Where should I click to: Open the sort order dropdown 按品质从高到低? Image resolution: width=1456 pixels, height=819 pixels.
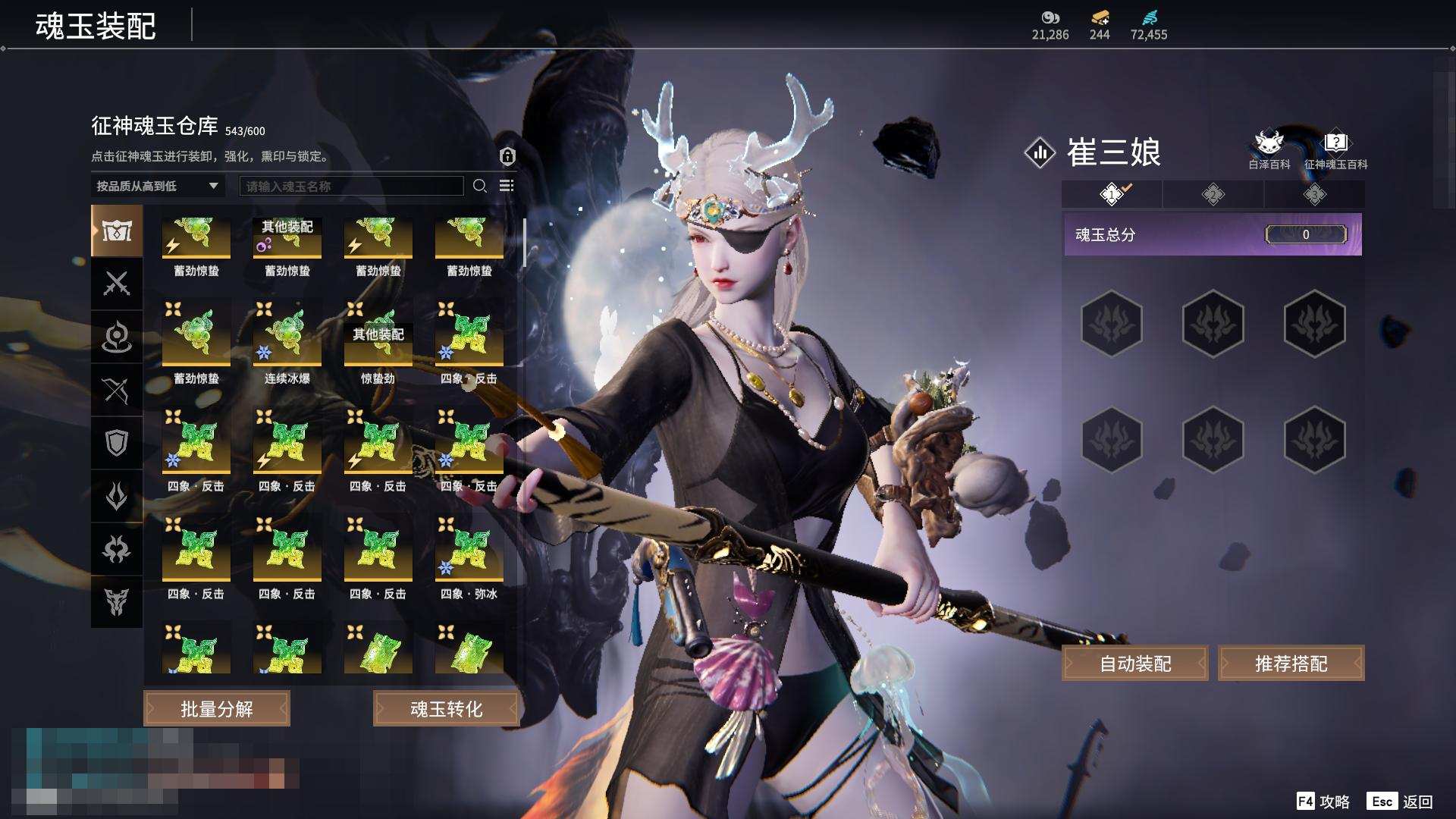157,186
